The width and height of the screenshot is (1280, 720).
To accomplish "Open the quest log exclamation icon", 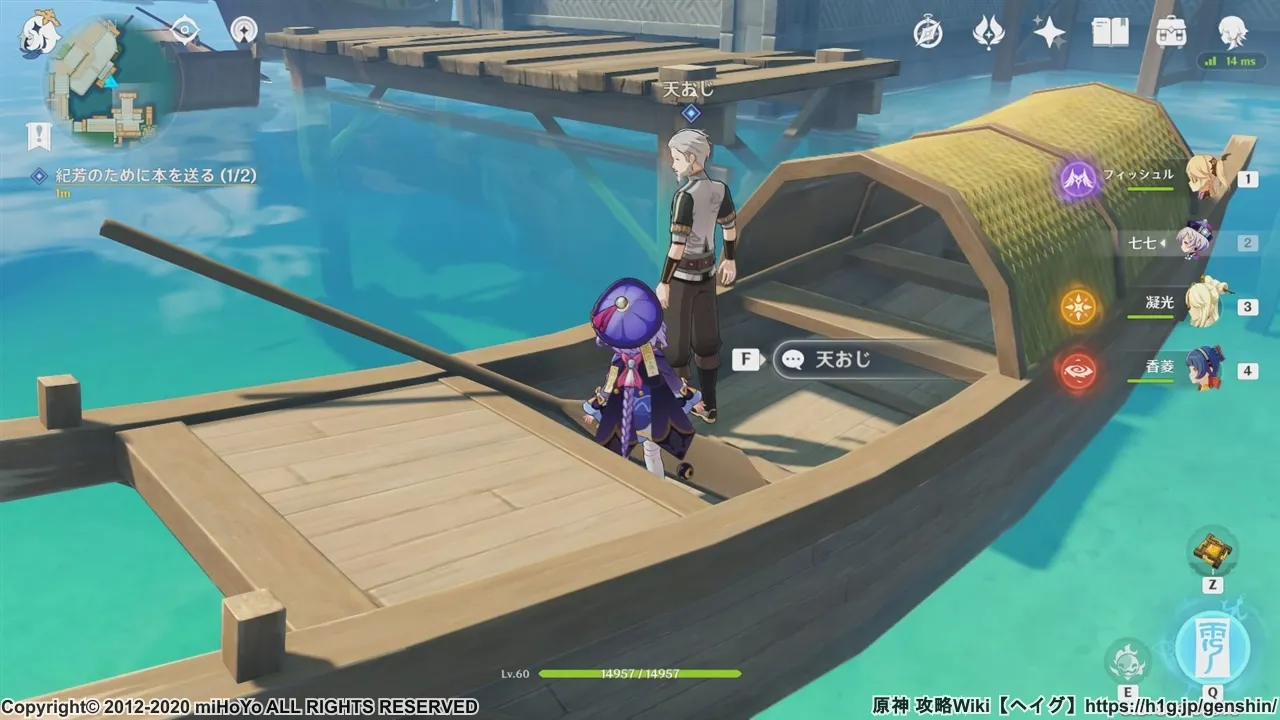I will (x=39, y=136).
